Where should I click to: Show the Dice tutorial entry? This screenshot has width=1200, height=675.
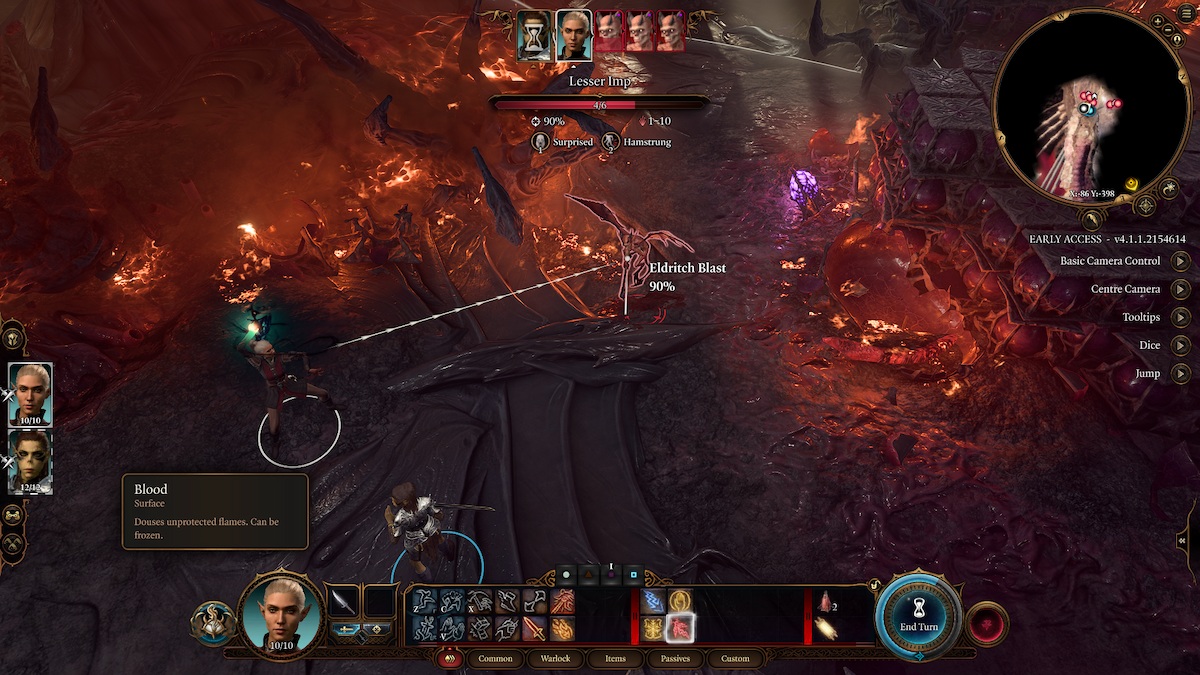[x=1181, y=345]
